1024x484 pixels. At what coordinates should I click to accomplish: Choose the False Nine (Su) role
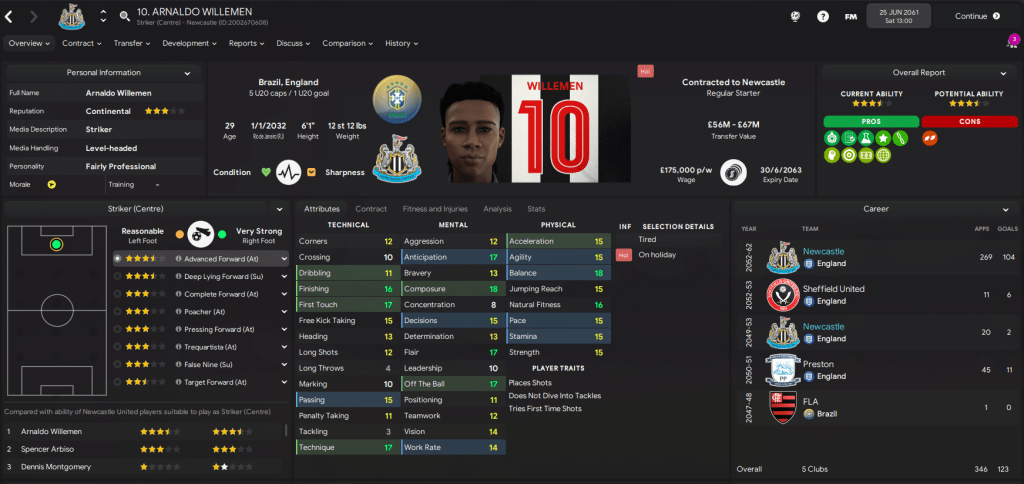click(x=210, y=364)
